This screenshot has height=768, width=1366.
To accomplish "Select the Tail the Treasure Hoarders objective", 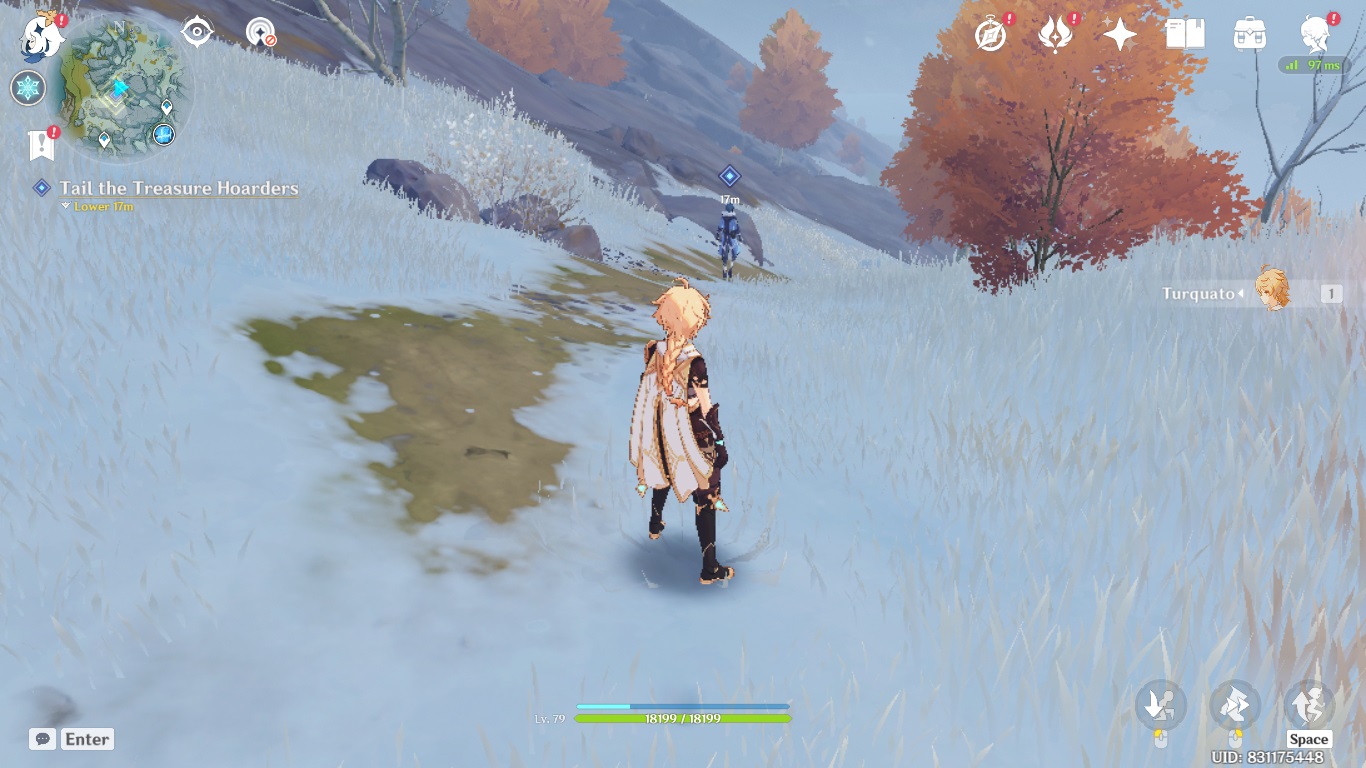I will point(178,188).
